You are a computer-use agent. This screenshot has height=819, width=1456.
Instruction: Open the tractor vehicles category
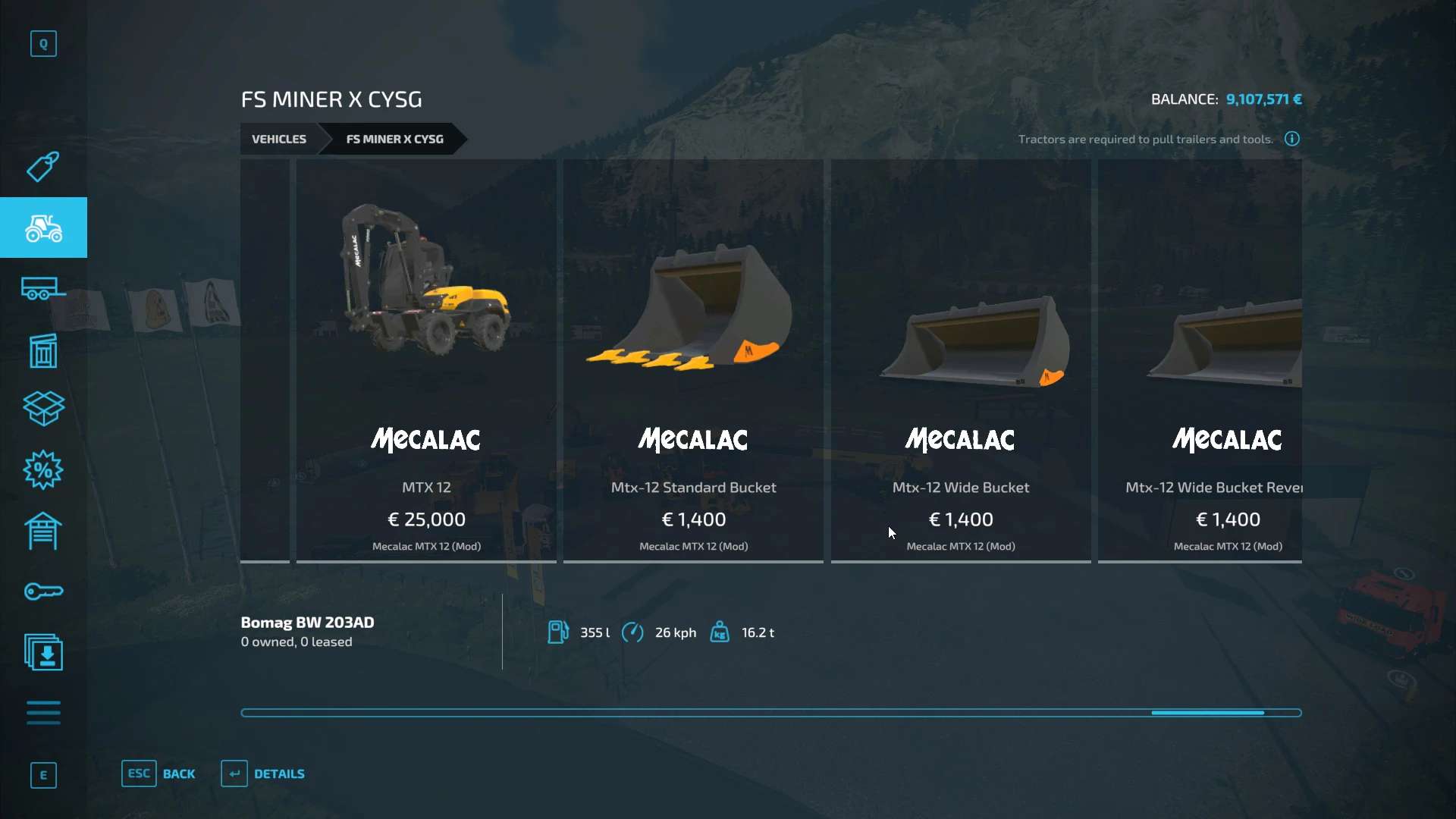tap(43, 227)
